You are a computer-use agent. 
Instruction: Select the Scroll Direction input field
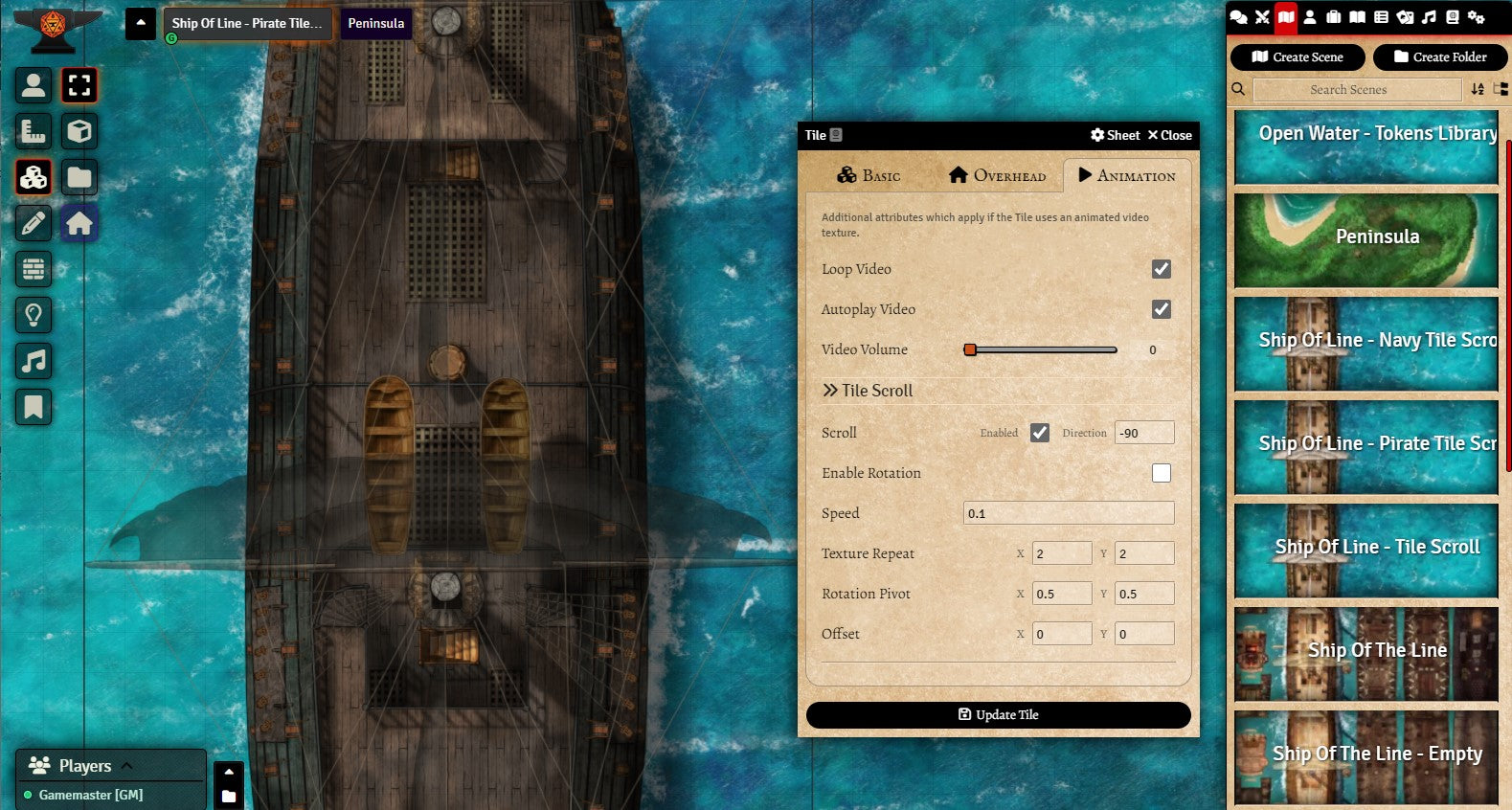[1143, 433]
